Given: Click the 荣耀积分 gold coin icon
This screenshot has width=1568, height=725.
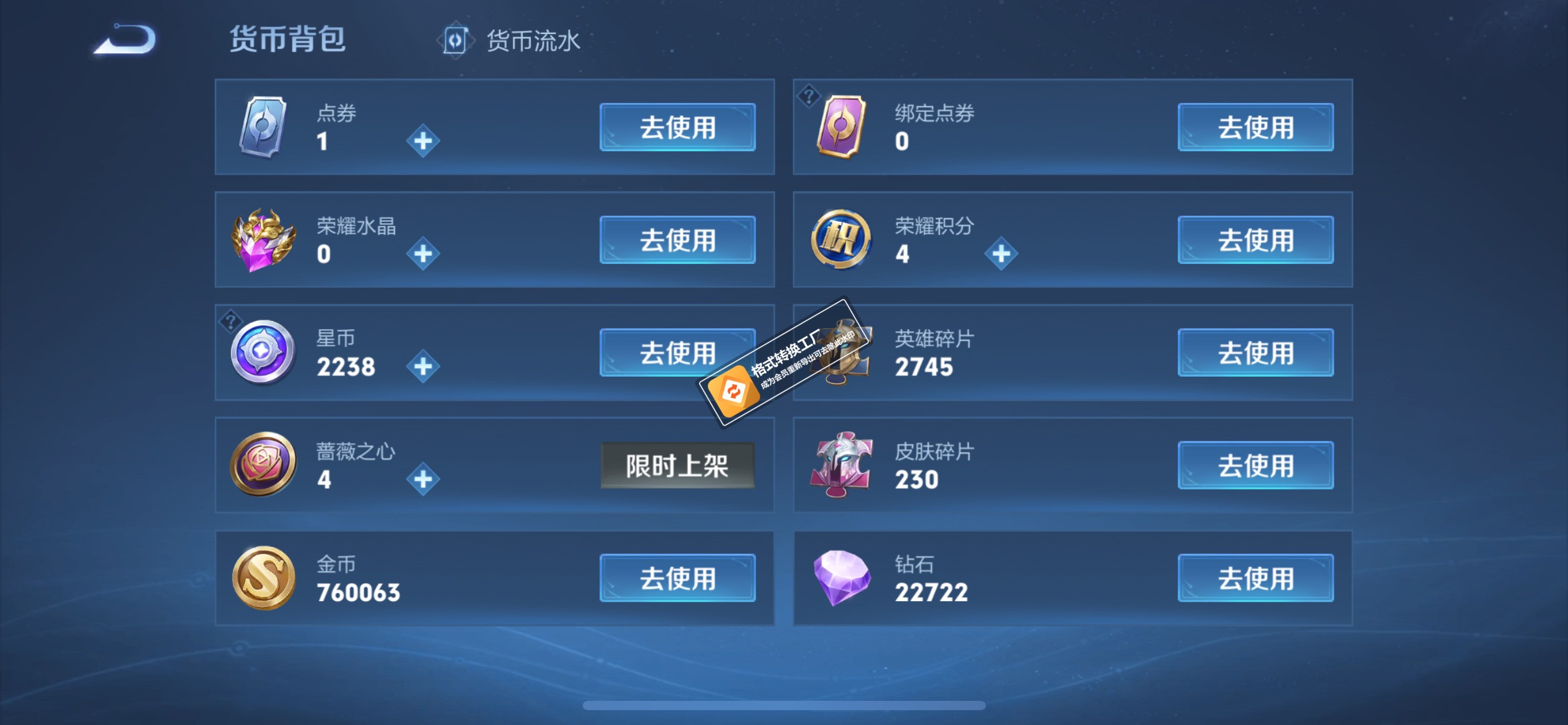Looking at the screenshot, I should click(x=840, y=239).
